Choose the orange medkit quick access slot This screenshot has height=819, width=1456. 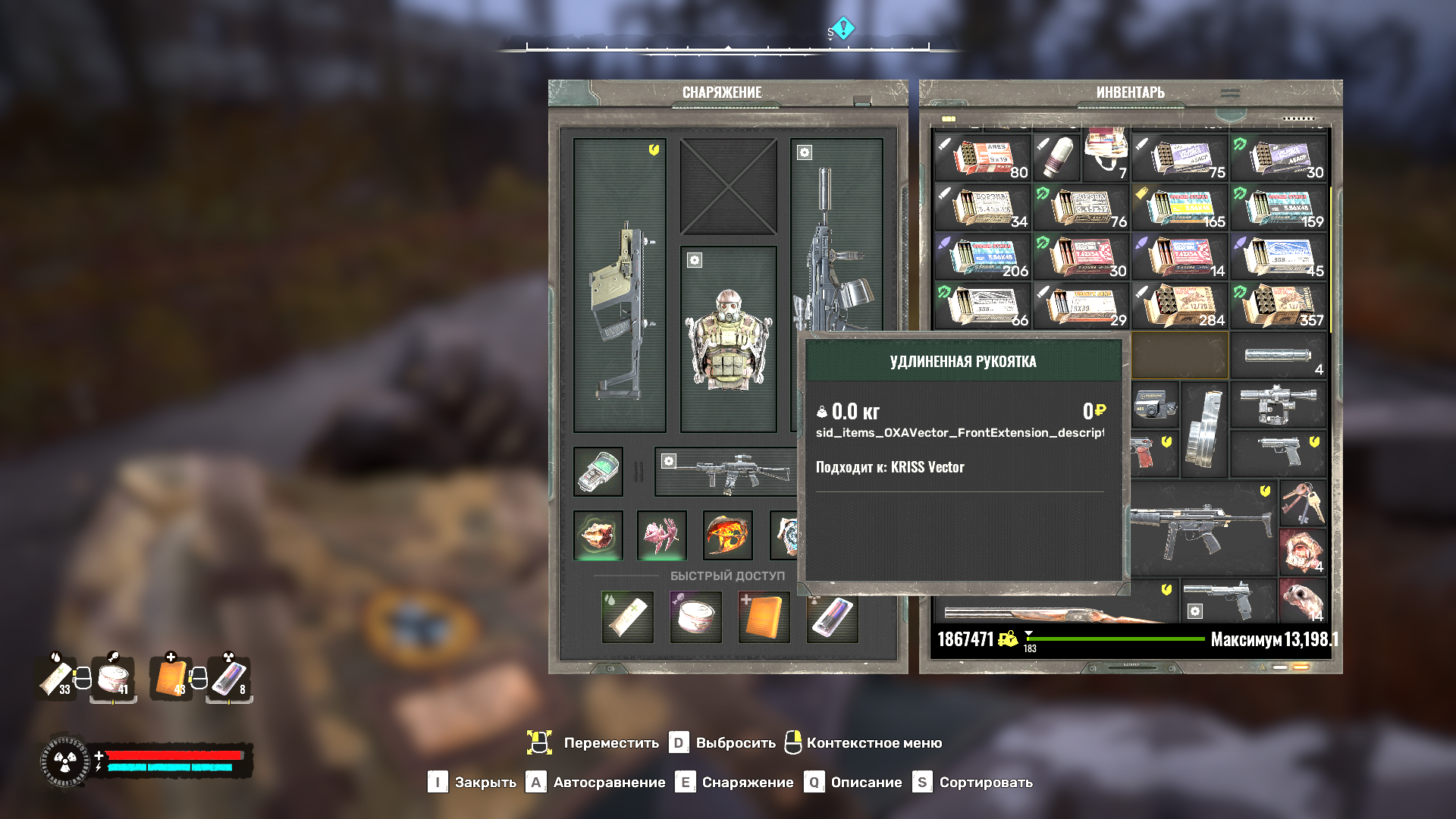[x=764, y=617]
